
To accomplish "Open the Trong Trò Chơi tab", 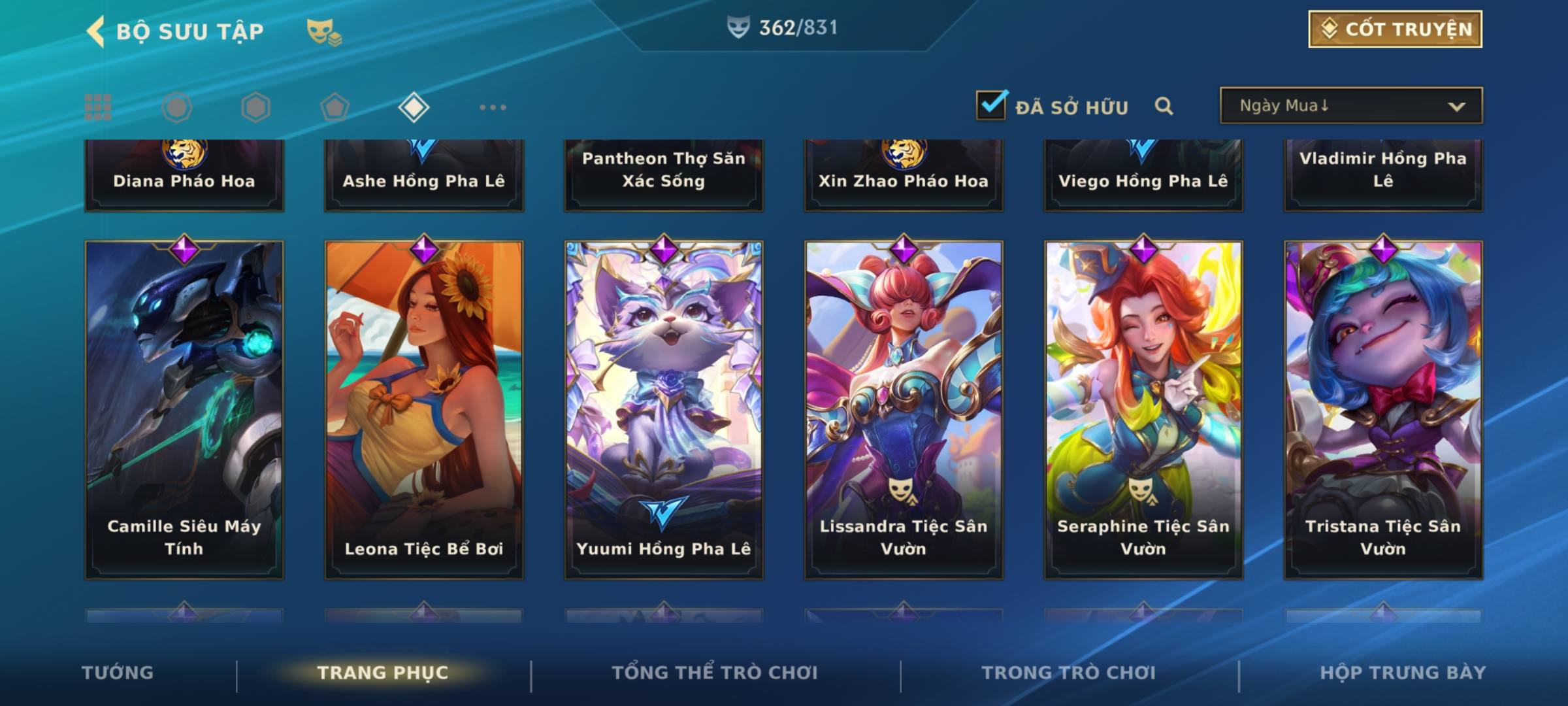I will point(1069,673).
